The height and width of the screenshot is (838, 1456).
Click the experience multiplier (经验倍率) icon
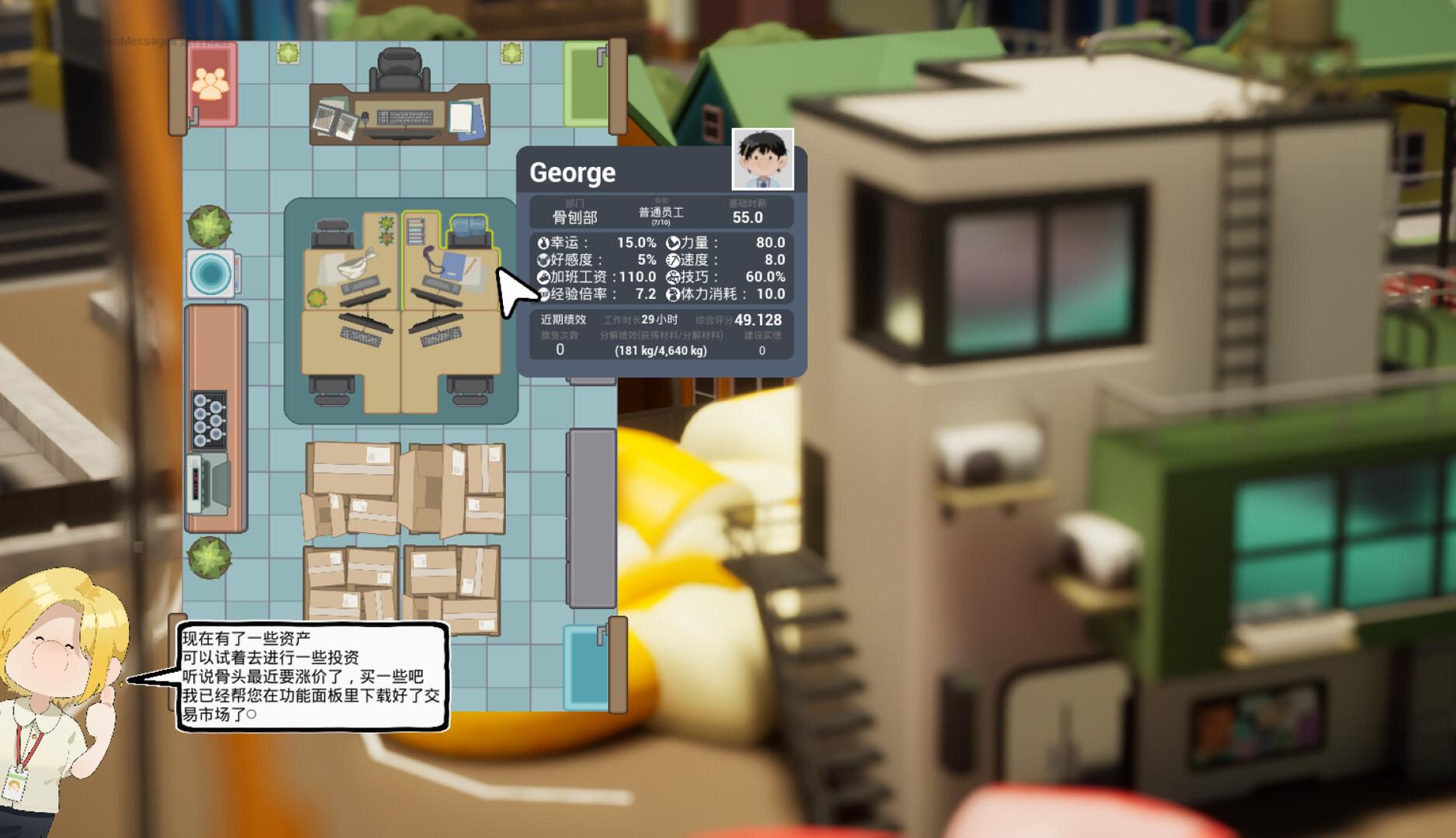(543, 295)
